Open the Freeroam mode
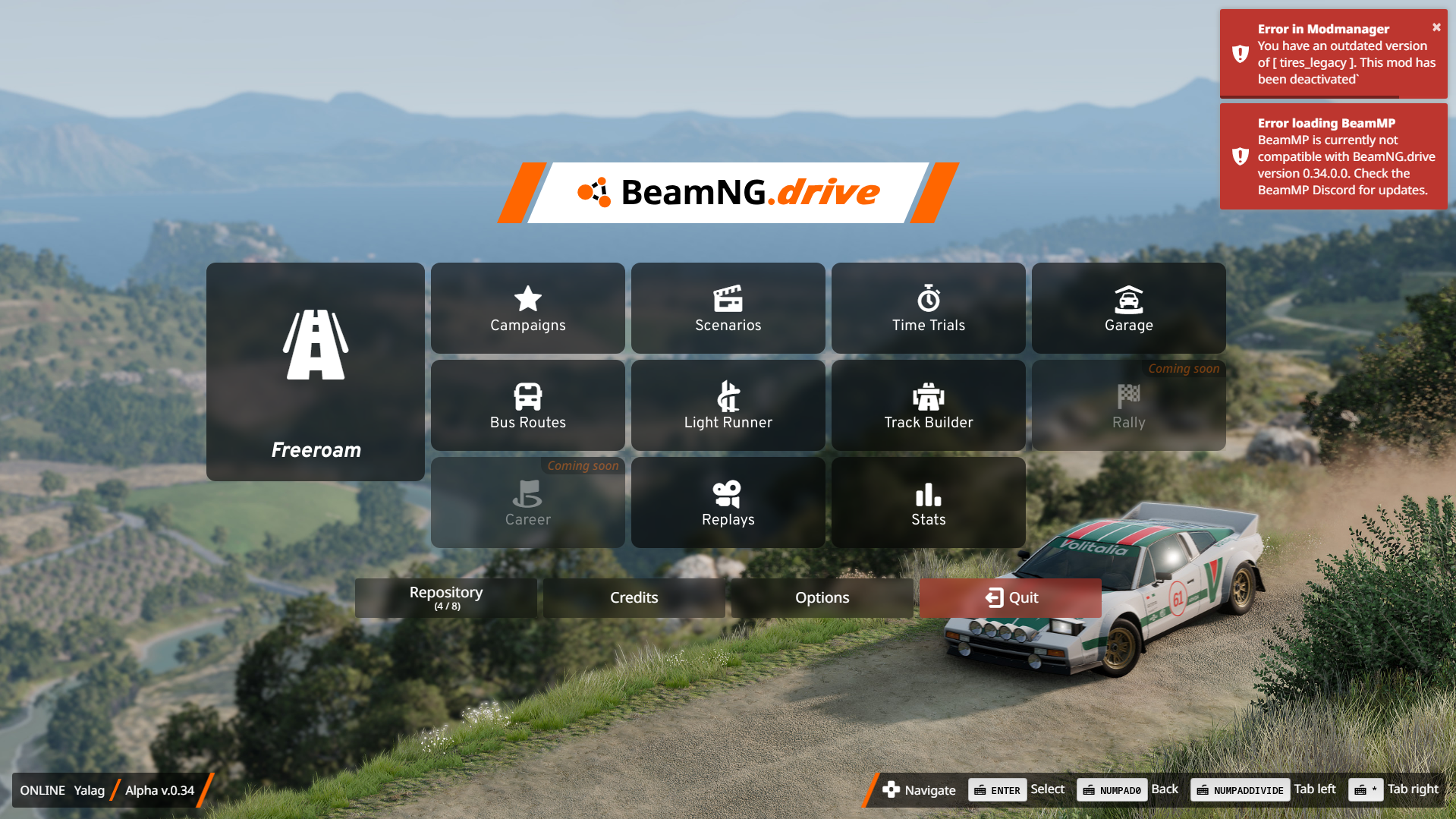Viewport: 1456px width, 819px height. tap(316, 371)
